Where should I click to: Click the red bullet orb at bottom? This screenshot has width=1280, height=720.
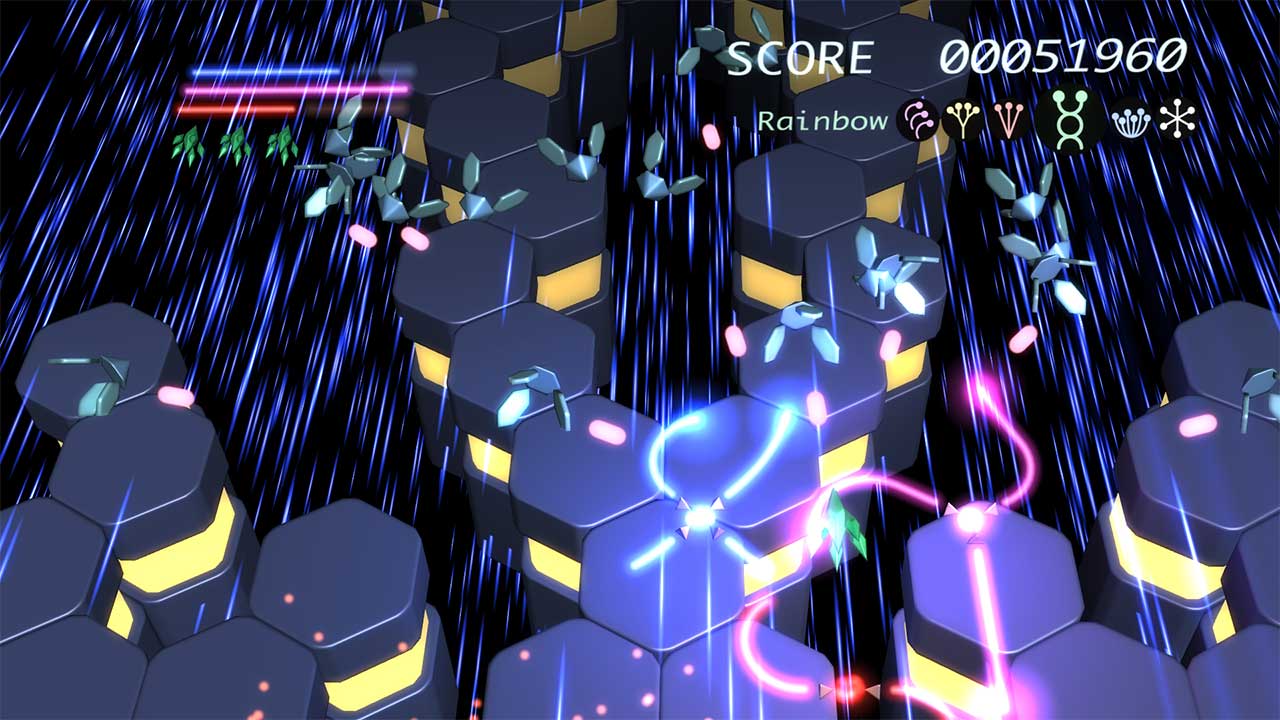(x=850, y=685)
